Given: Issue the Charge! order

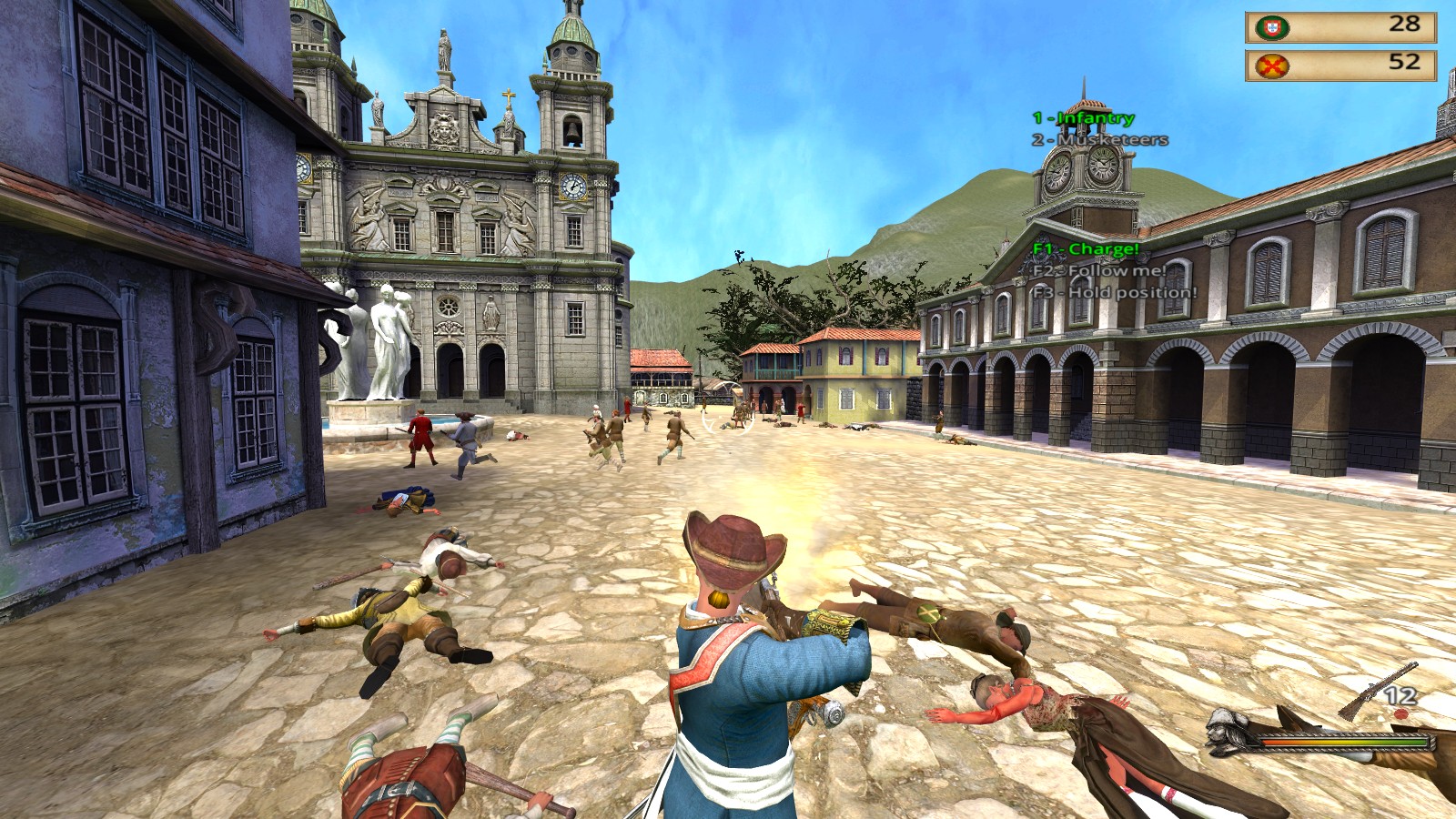Looking at the screenshot, I should (1086, 249).
